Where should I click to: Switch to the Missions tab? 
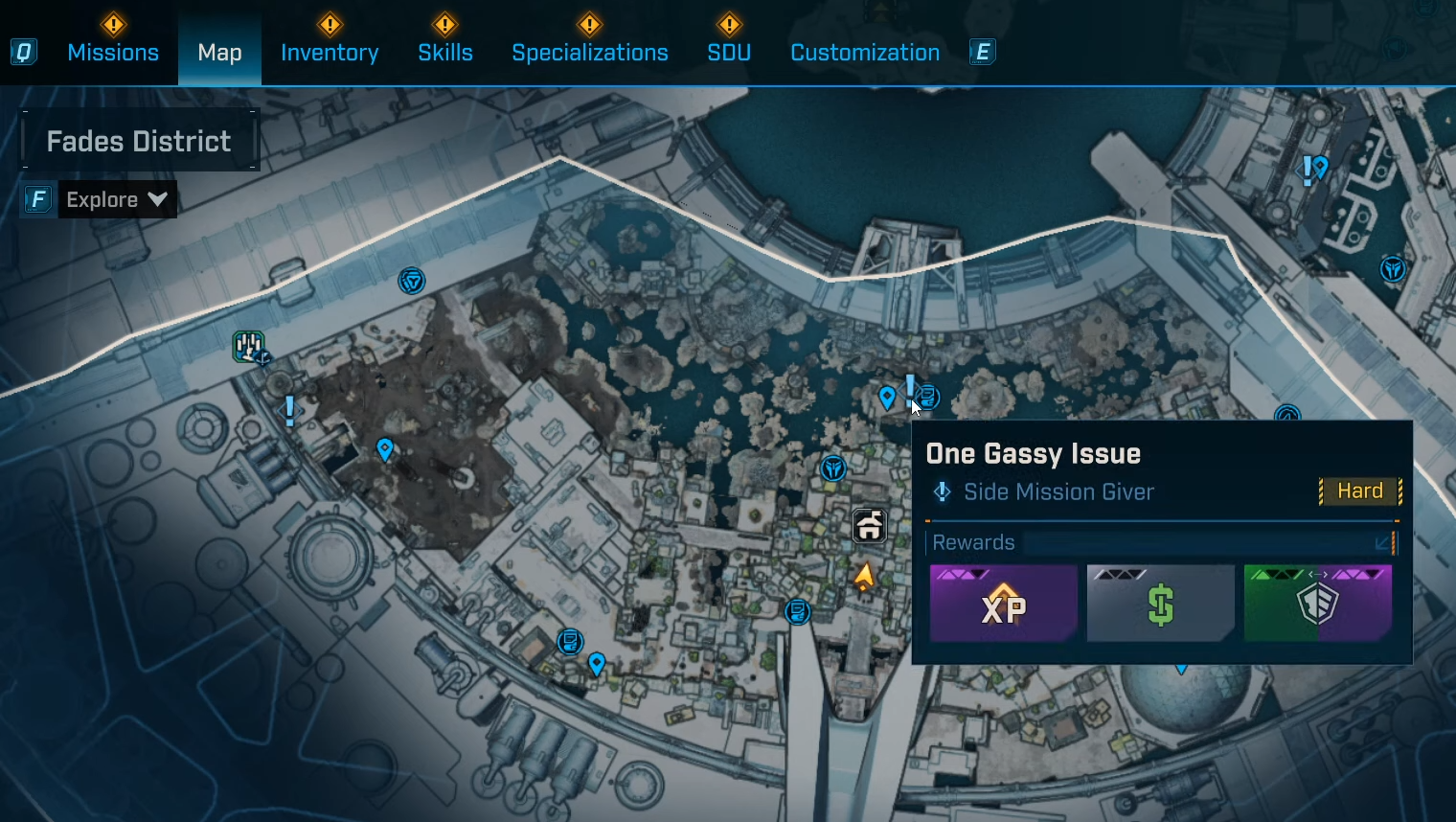point(113,53)
